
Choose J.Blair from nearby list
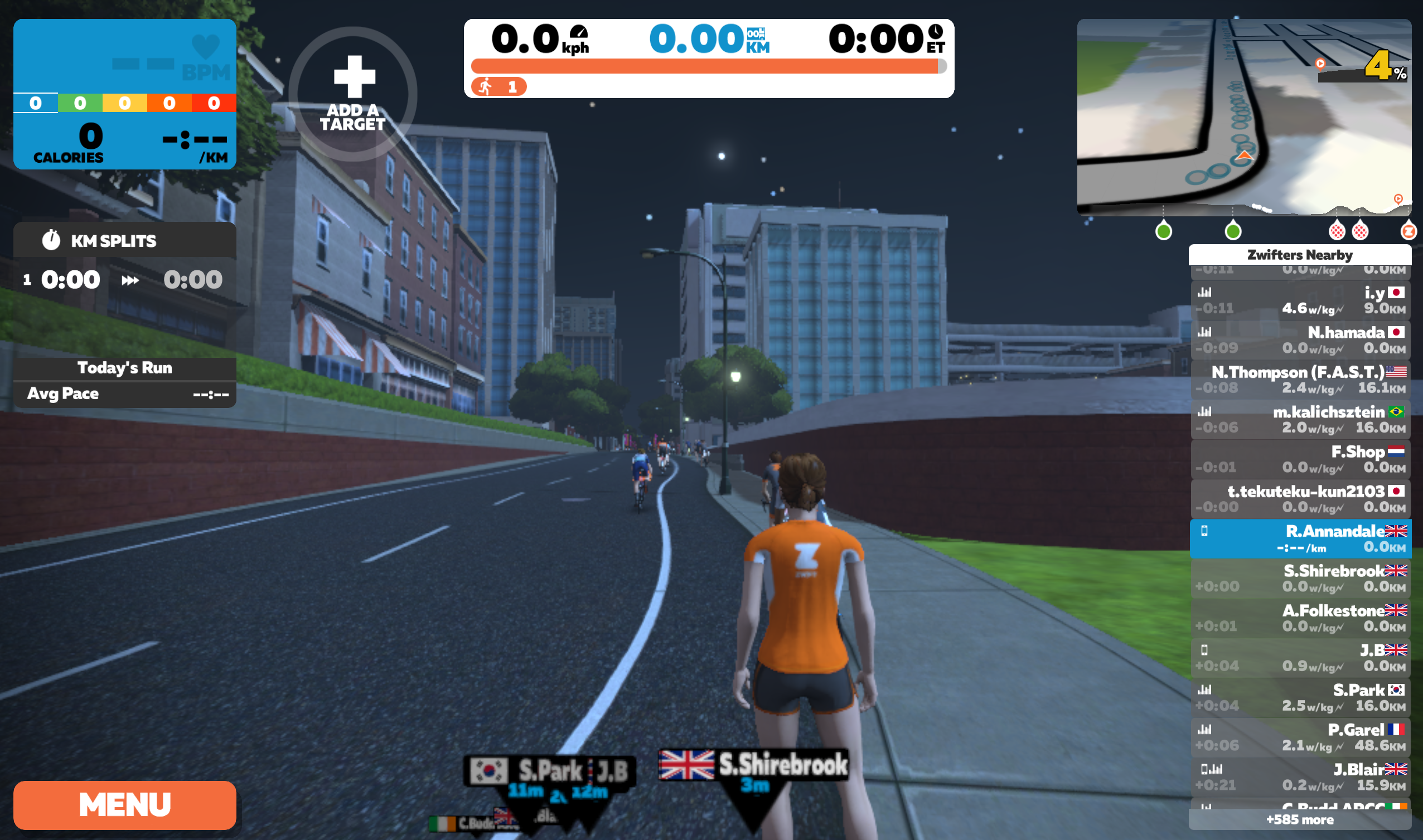click(x=1300, y=776)
